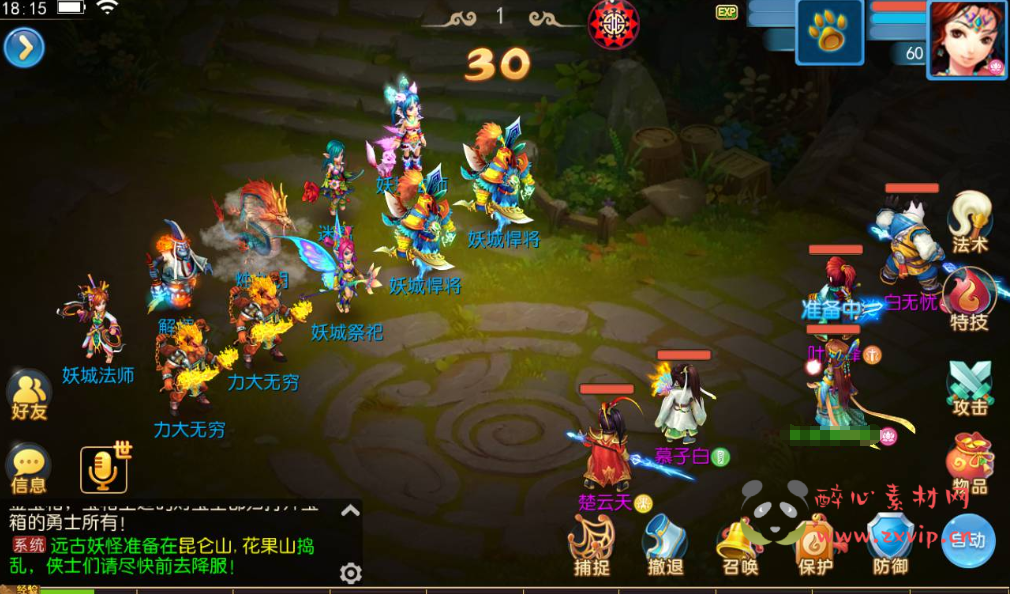Expand the blue arrow menu button
1010x594 pixels.
(x=24, y=47)
